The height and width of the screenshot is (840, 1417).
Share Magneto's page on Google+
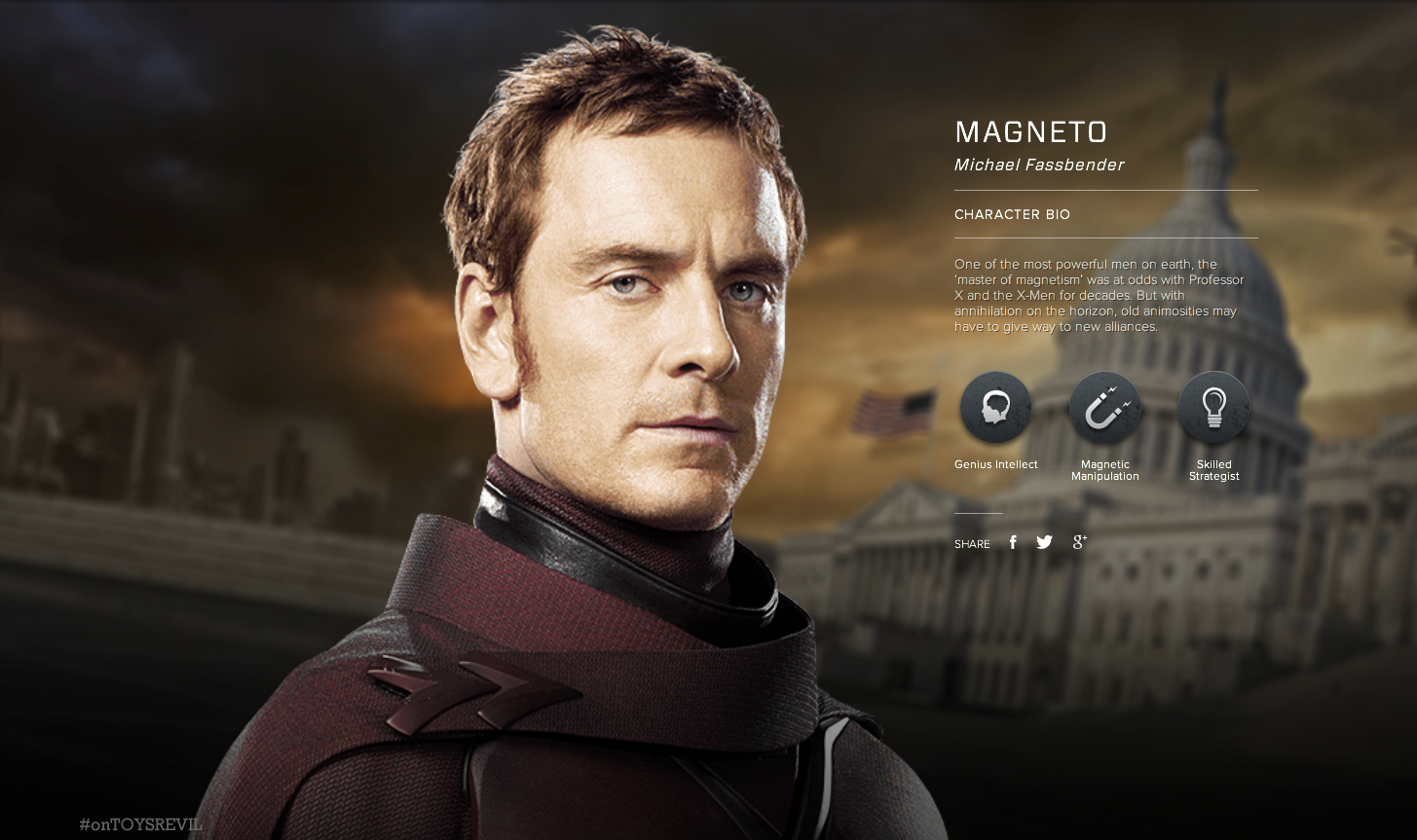pos(1078,542)
